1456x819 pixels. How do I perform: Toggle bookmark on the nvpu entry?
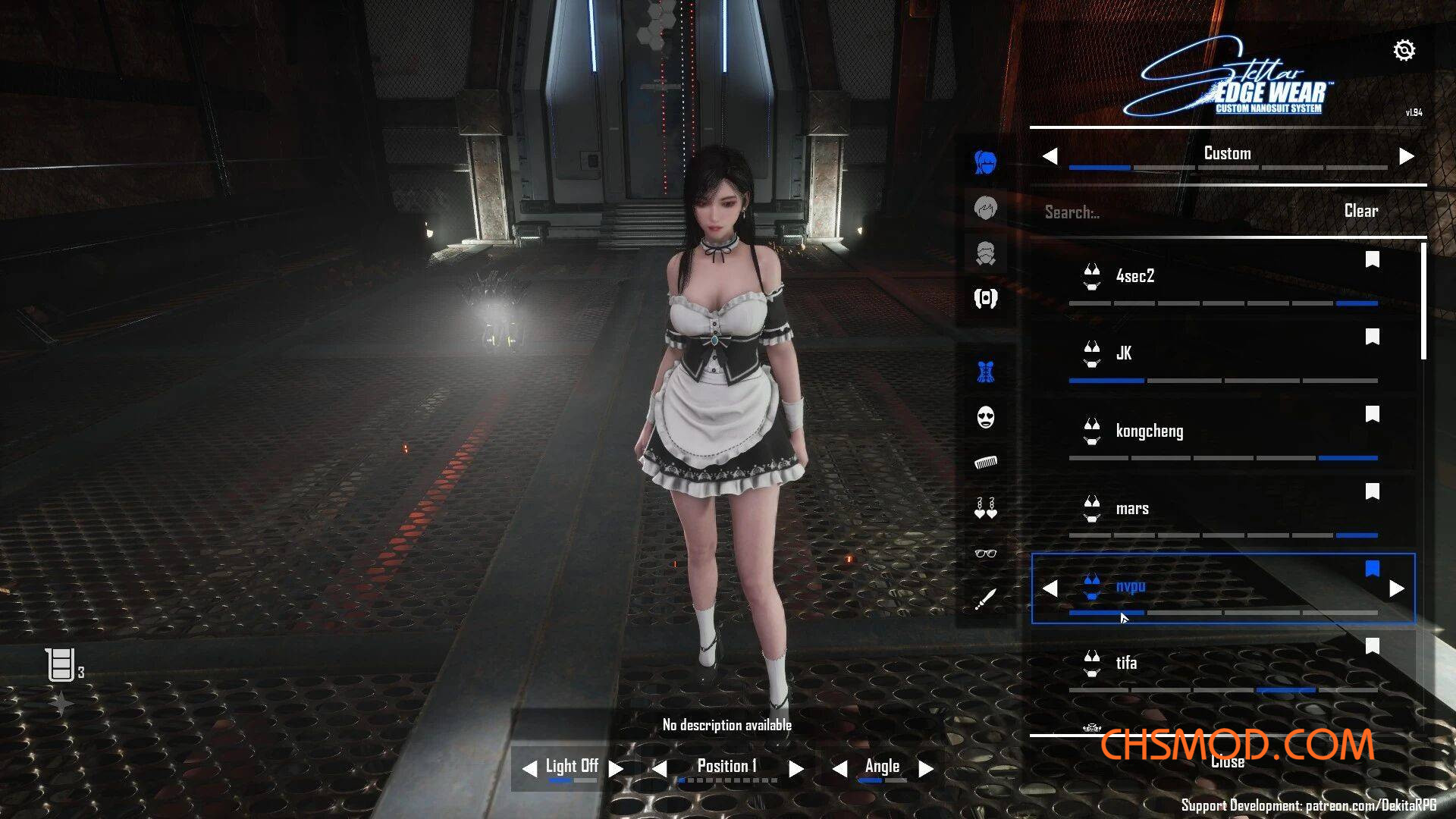click(1372, 569)
